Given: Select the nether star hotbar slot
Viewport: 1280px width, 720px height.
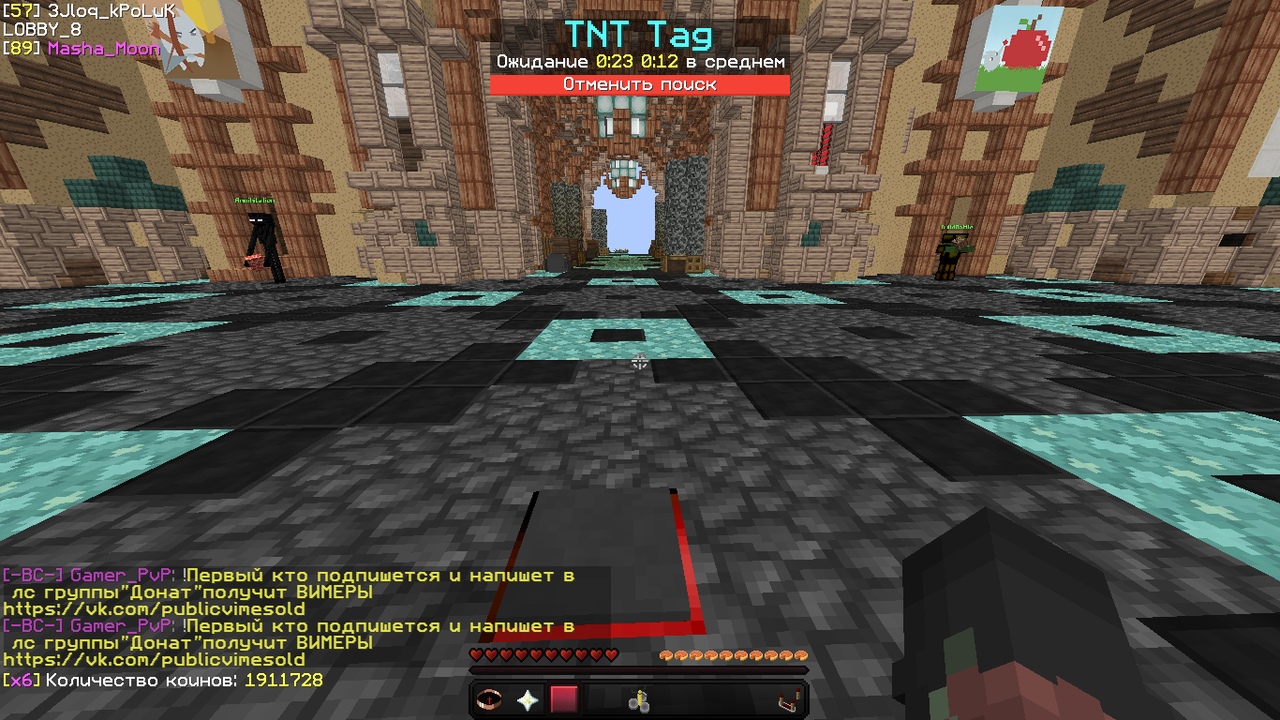Looking at the screenshot, I should [x=527, y=700].
